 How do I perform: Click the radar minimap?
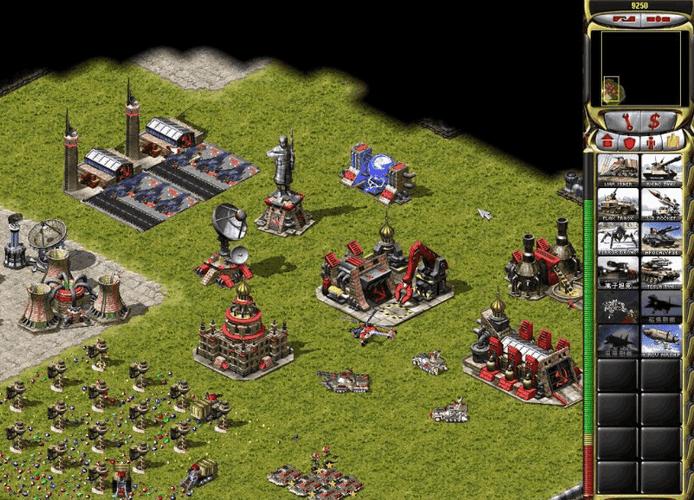coord(639,67)
